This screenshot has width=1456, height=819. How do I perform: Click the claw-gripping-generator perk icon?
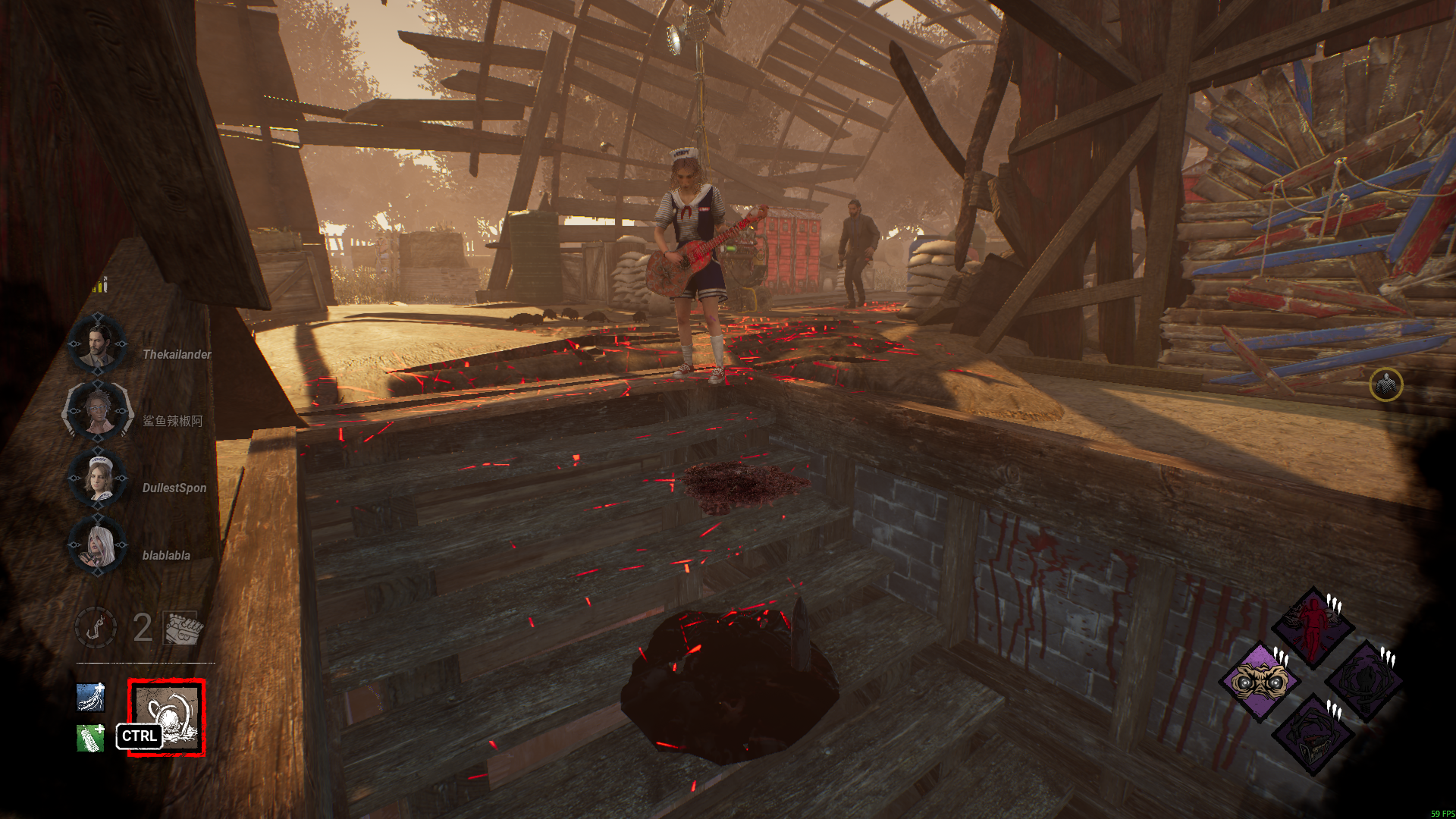click(x=1313, y=736)
